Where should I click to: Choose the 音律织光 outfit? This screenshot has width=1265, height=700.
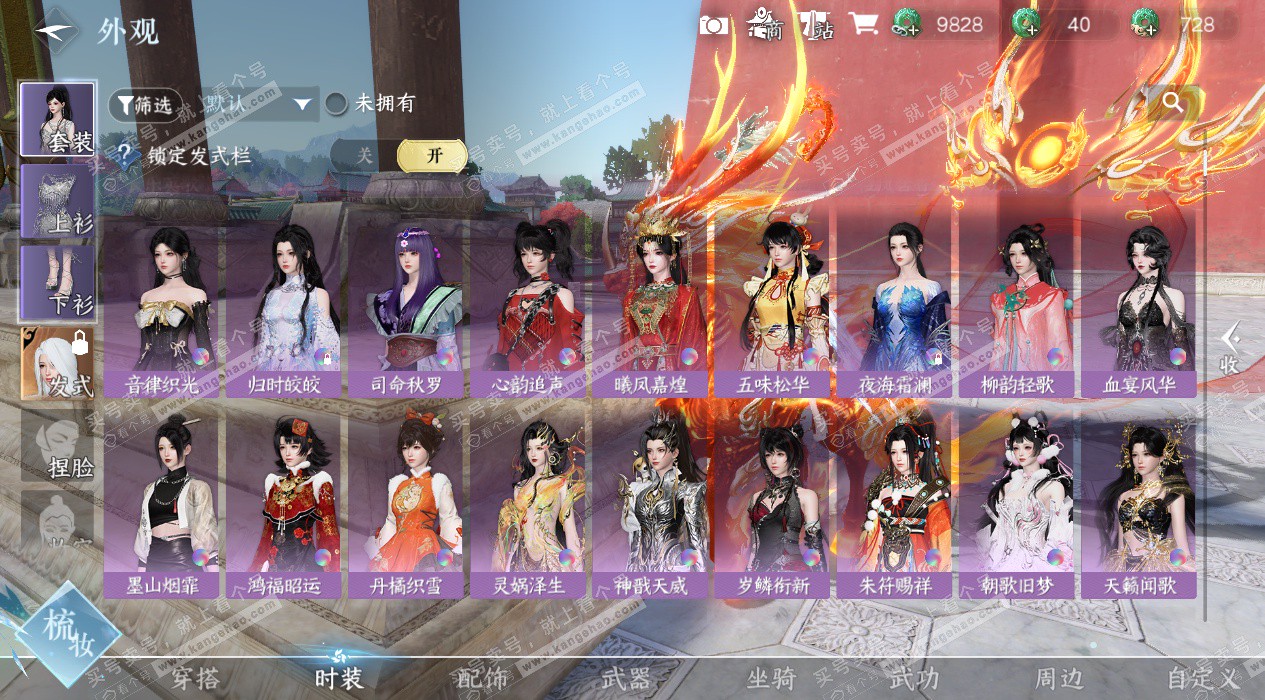160,305
